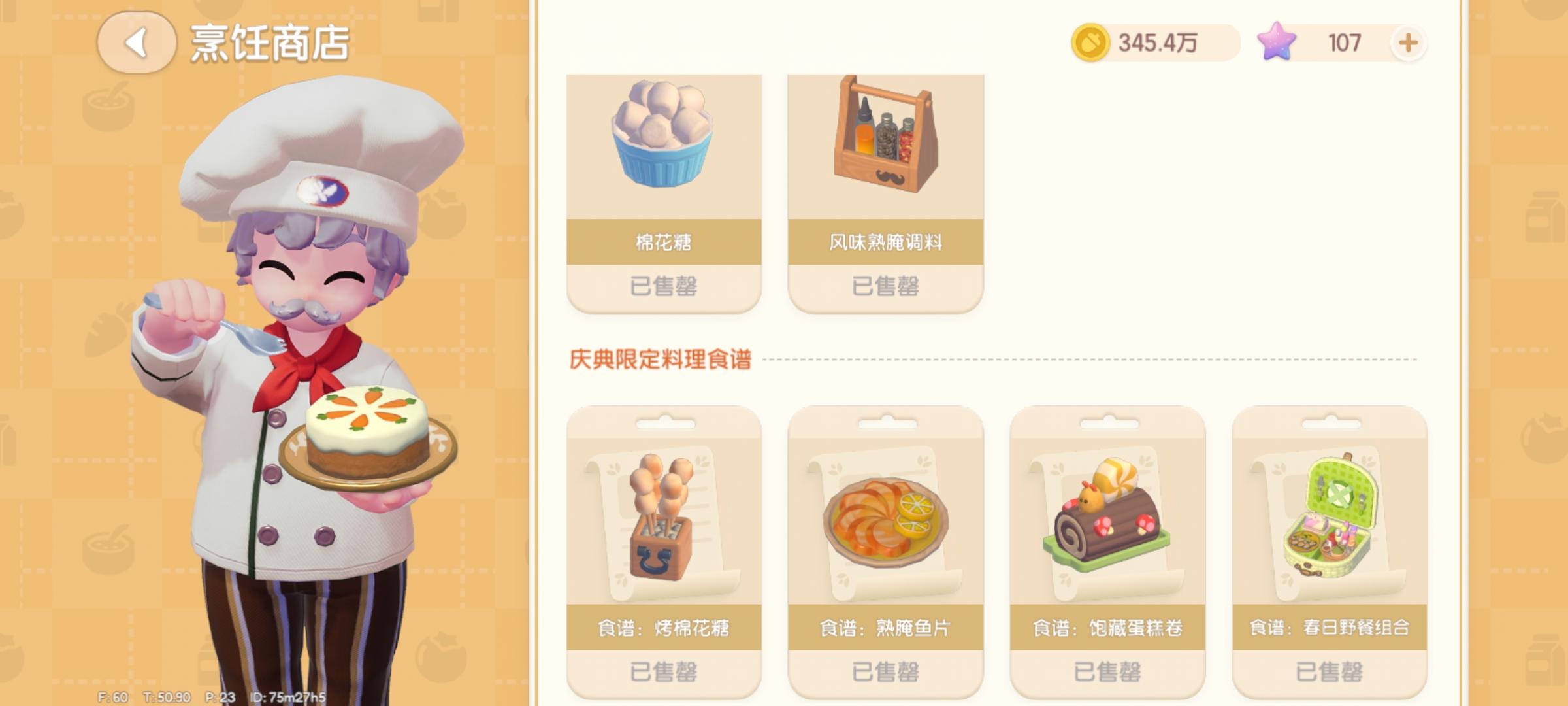Image resolution: width=1568 pixels, height=706 pixels.
Task: Tap the back arrow to exit the shop
Action: click(137, 42)
